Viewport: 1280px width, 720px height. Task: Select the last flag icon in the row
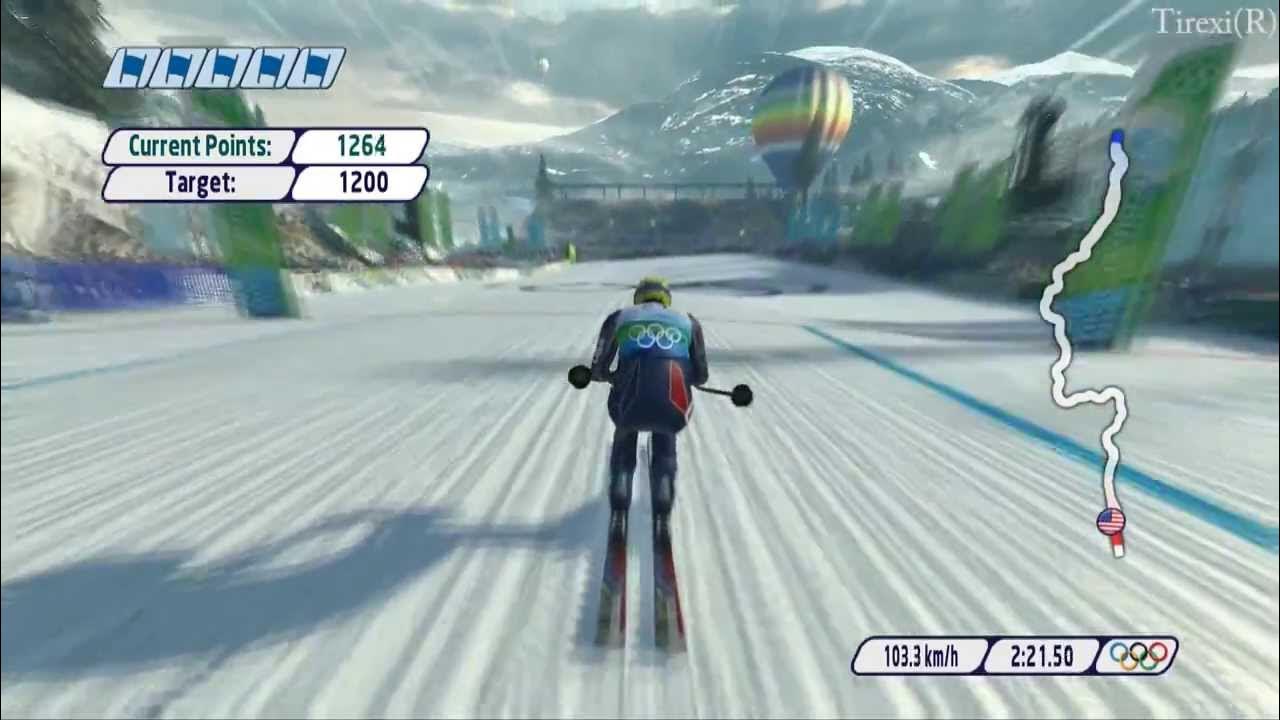pos(316,66)
